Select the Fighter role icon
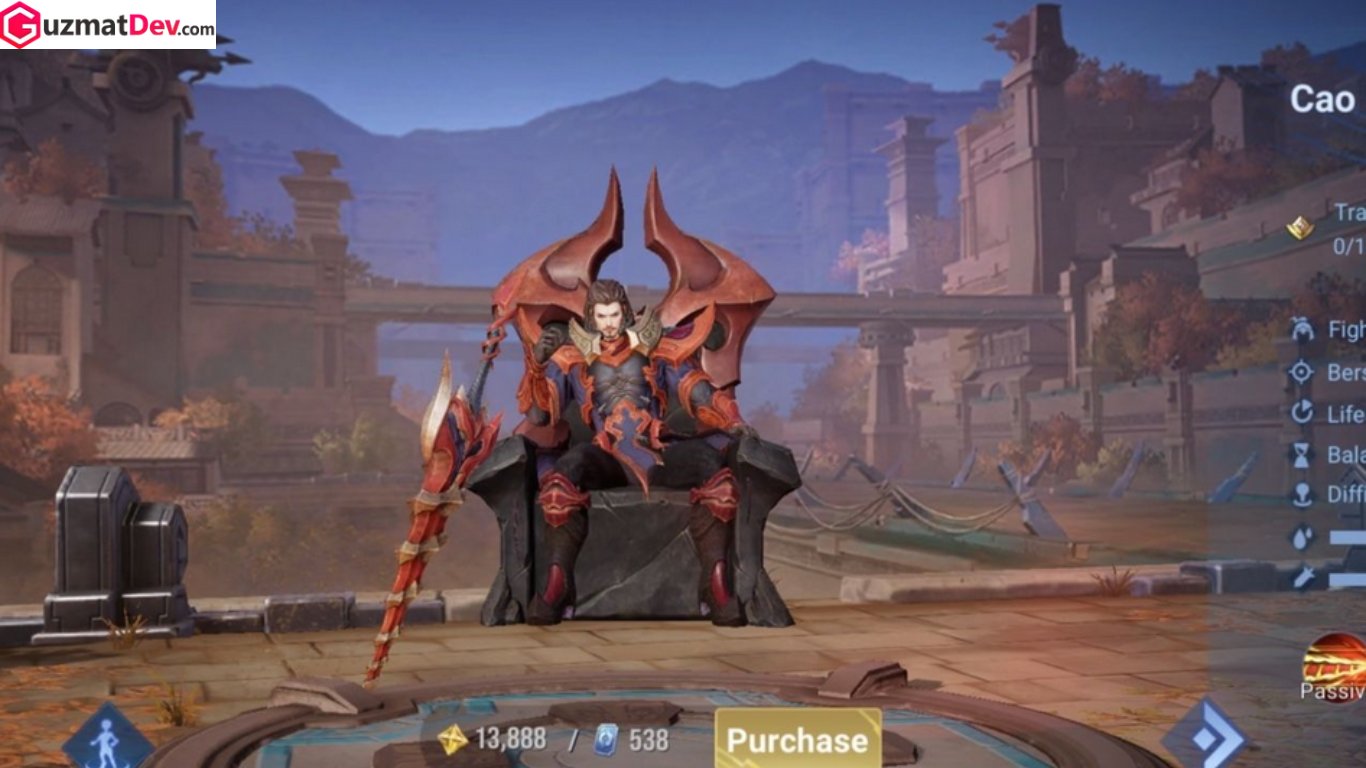This screenshot has width=1366, height=768. pos(1302,327)
